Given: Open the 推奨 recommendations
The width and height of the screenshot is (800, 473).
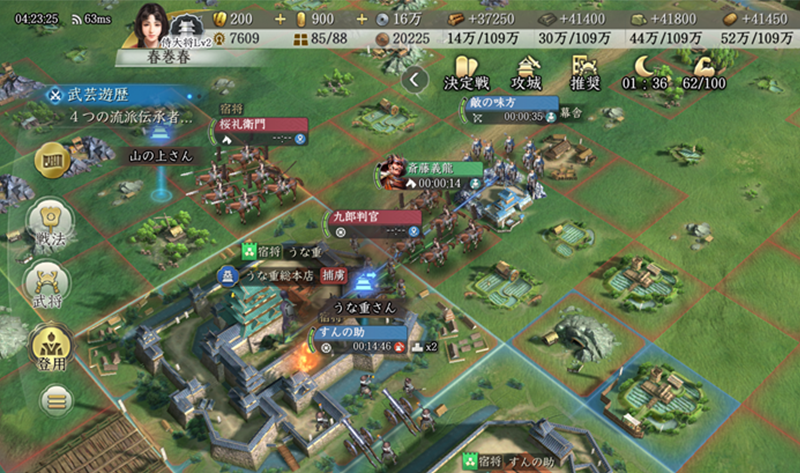Looking at the screenshot, I should (x=585, y=74).
